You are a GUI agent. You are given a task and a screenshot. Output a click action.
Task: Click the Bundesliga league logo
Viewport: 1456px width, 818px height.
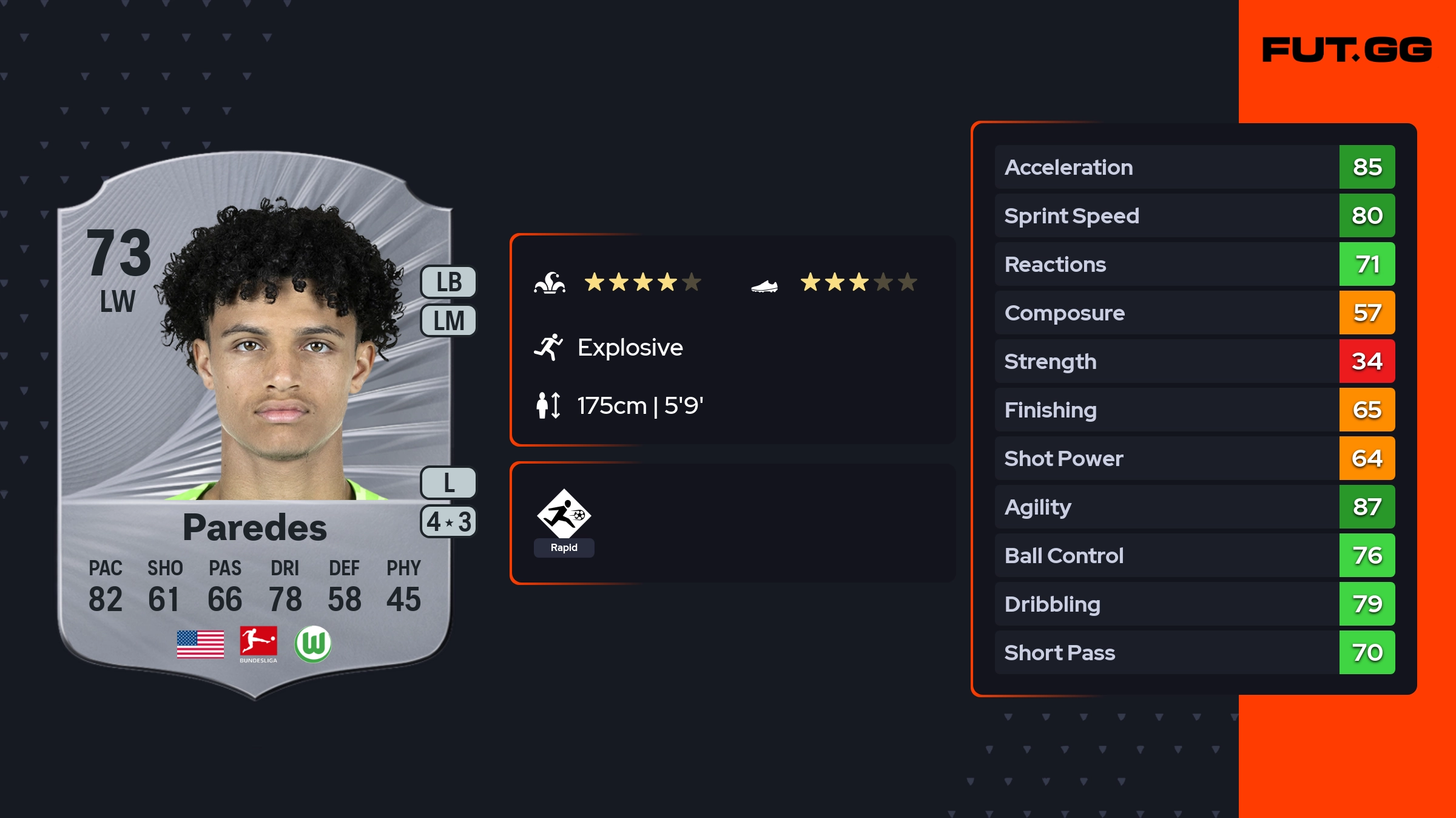(258, 644)
